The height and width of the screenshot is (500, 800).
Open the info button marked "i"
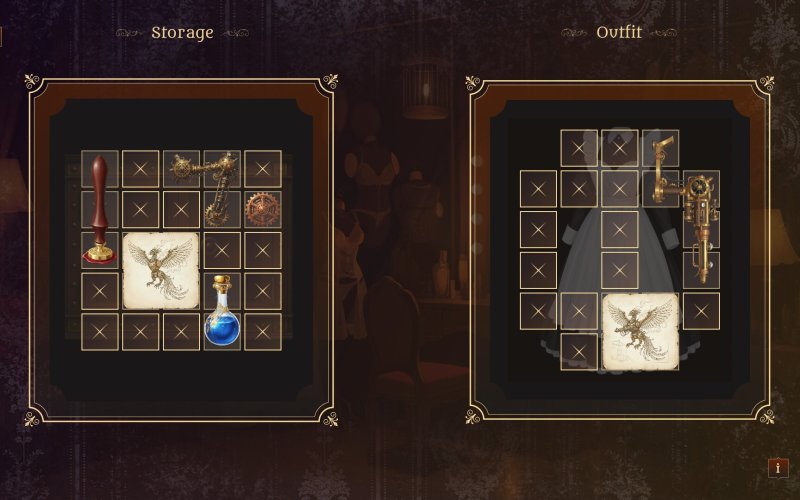[x=778, y=467]
